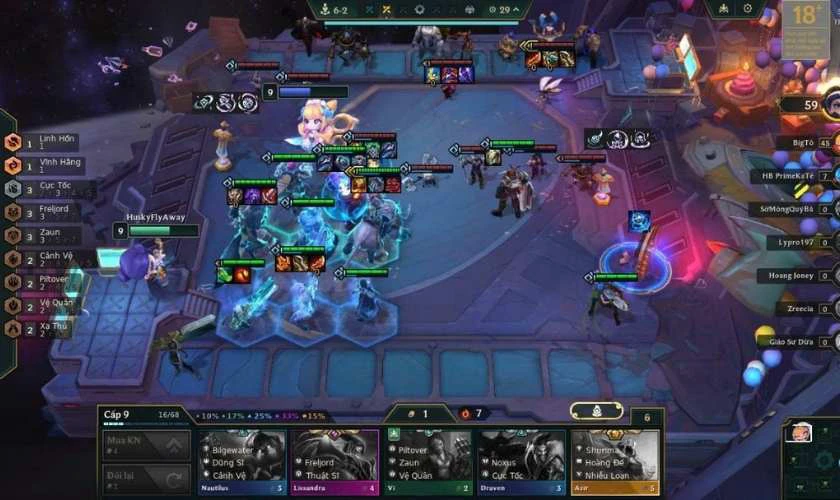Purchase the Draven champion card
This screenshot has width=840, height=500.
click(521, 461)
